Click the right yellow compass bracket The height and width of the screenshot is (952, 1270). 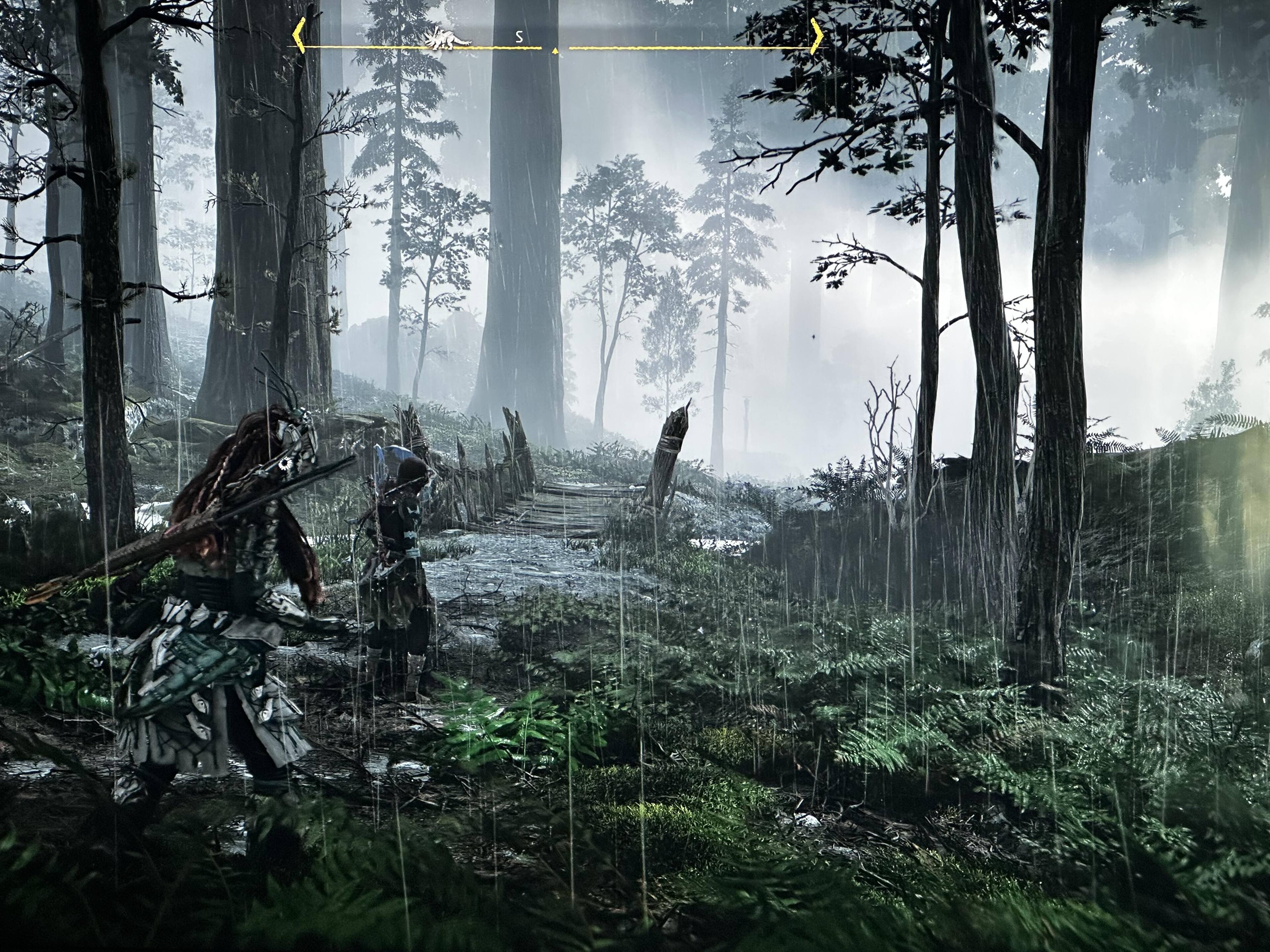[817, 36]
